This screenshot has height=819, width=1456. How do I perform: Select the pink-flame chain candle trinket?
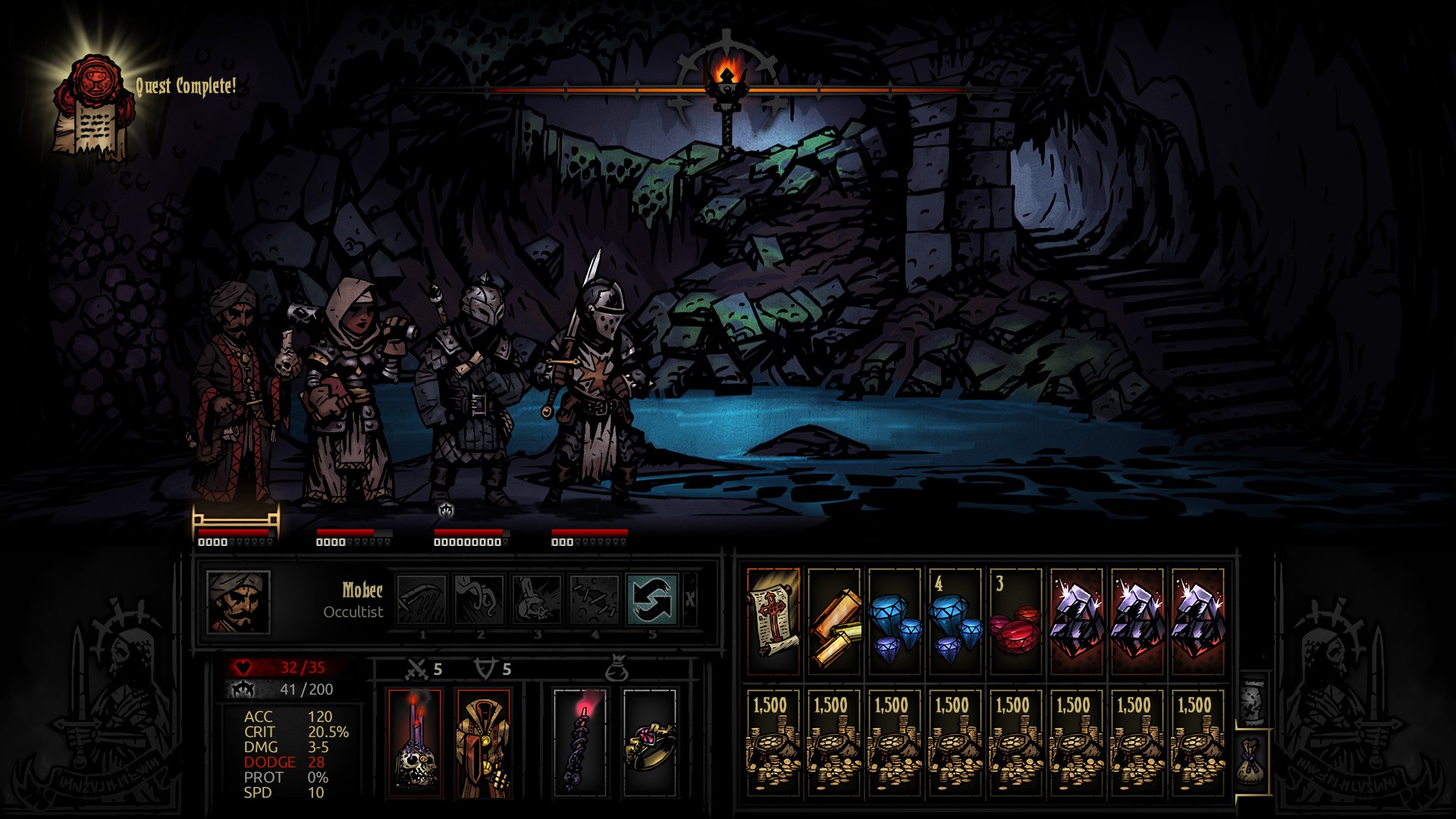point(580,743)
